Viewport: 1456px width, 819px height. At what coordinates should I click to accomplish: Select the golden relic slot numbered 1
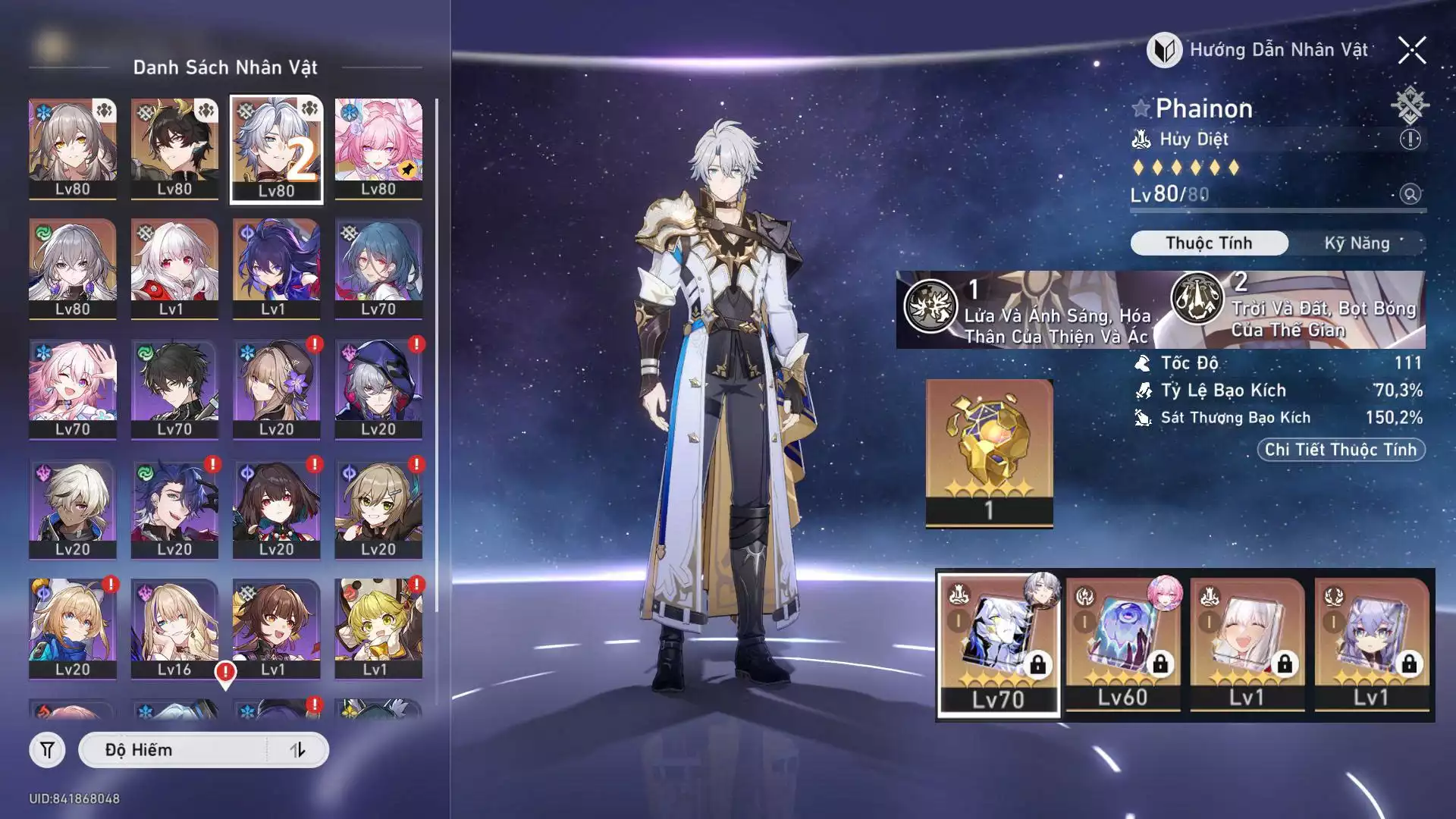pos(989,453)
